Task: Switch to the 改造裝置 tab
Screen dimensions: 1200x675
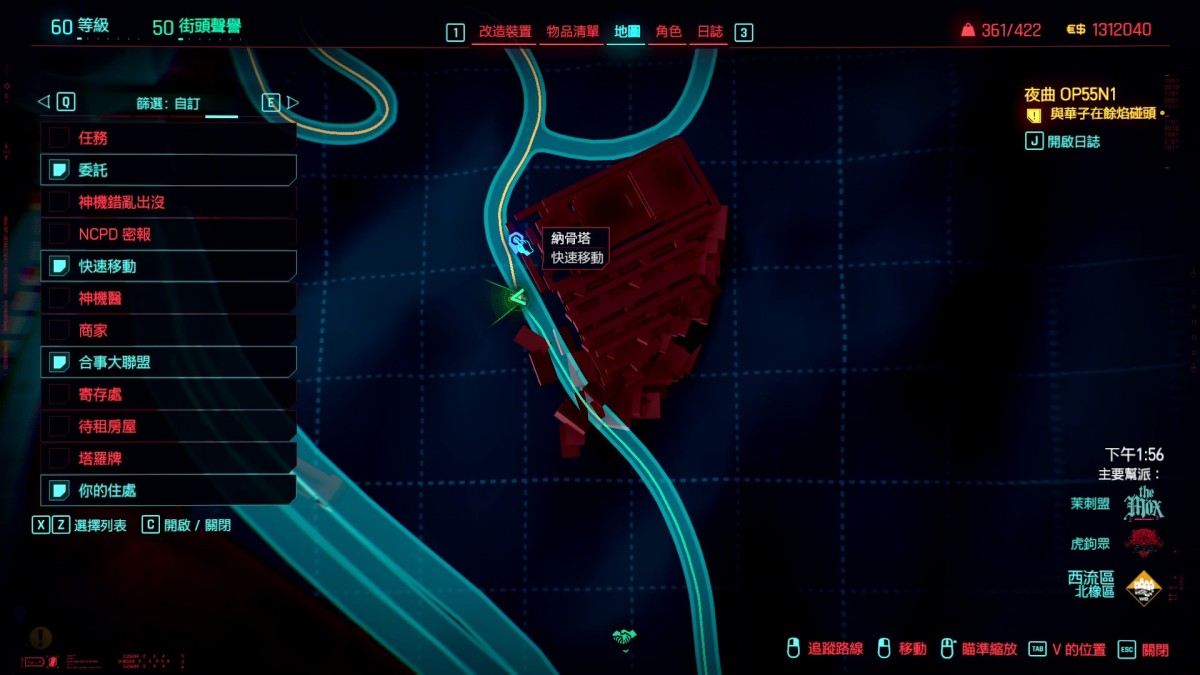Action: (x=505, y=32)
